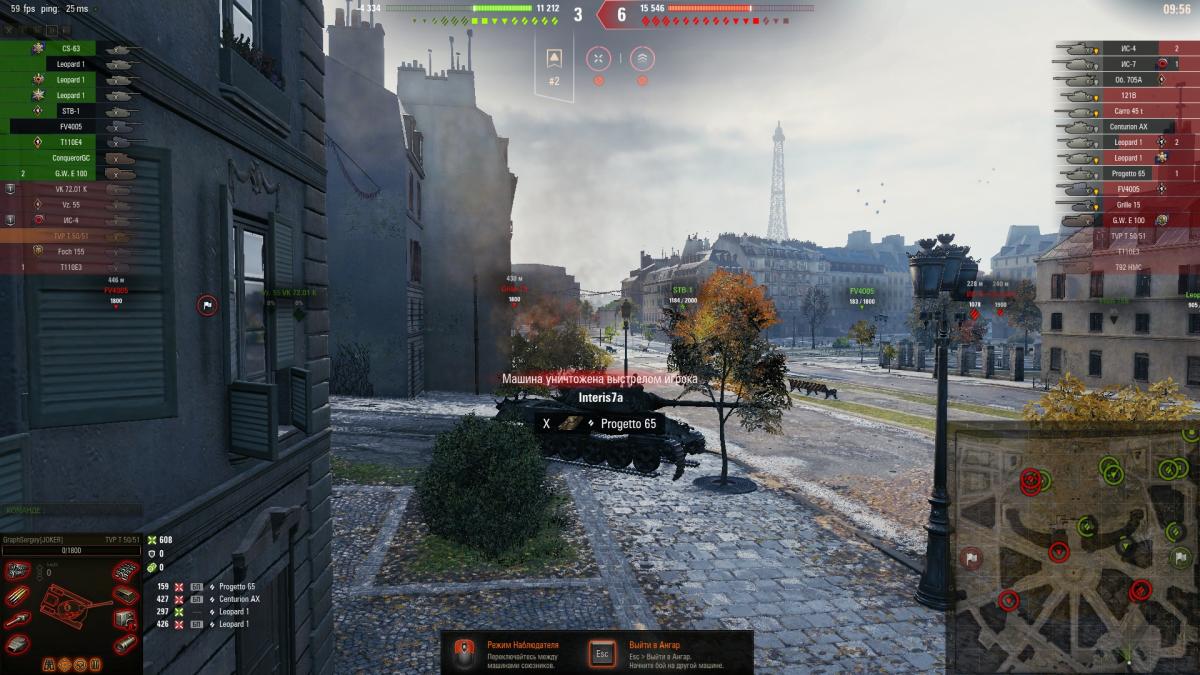Pick ConquerorGC in the allied team list

pyautogui.click(x=70, y=158)
